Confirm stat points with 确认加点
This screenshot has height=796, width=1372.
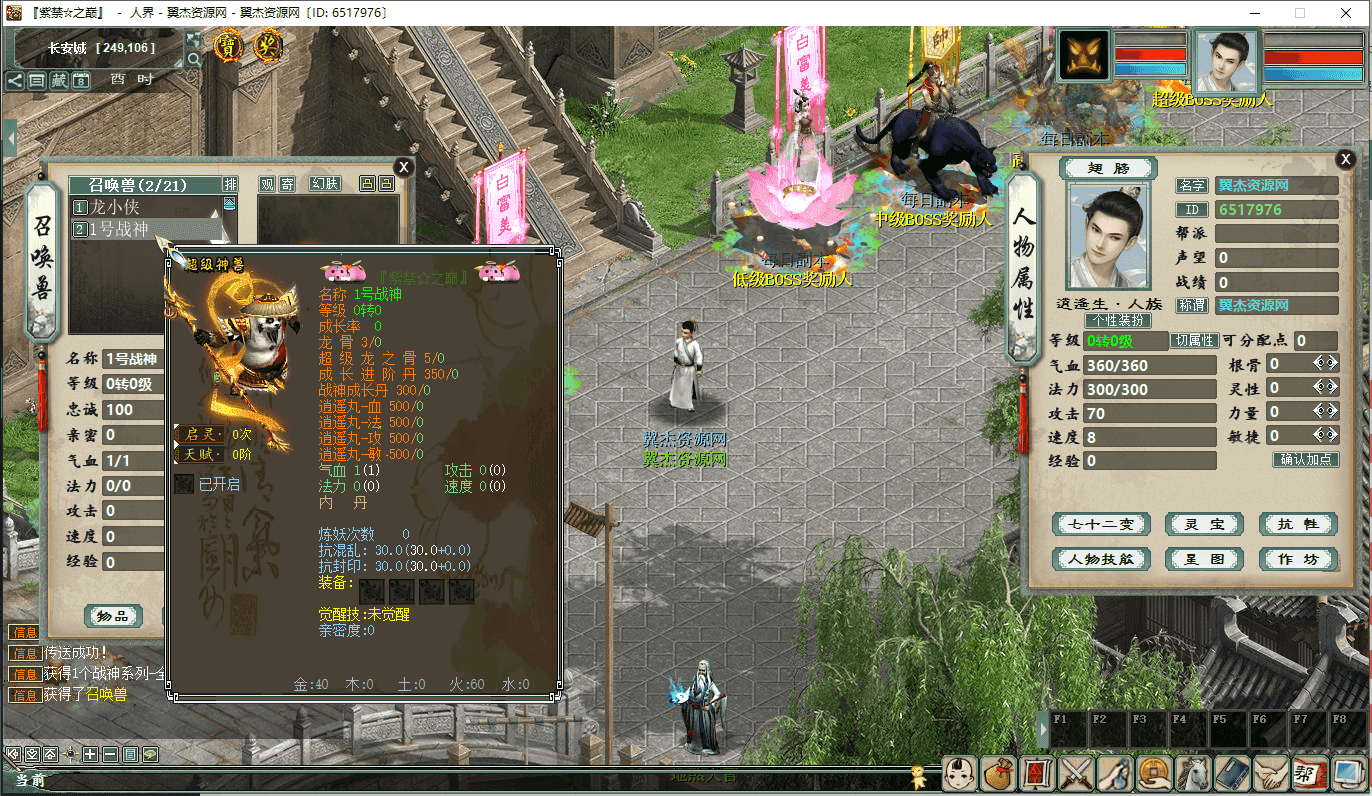(1305, 460)
